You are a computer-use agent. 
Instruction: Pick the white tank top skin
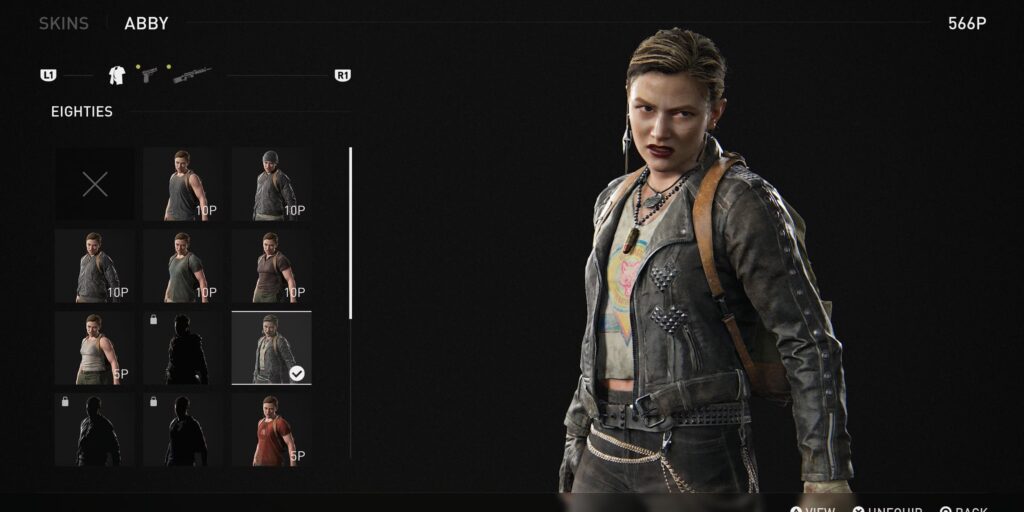point(95,348)
